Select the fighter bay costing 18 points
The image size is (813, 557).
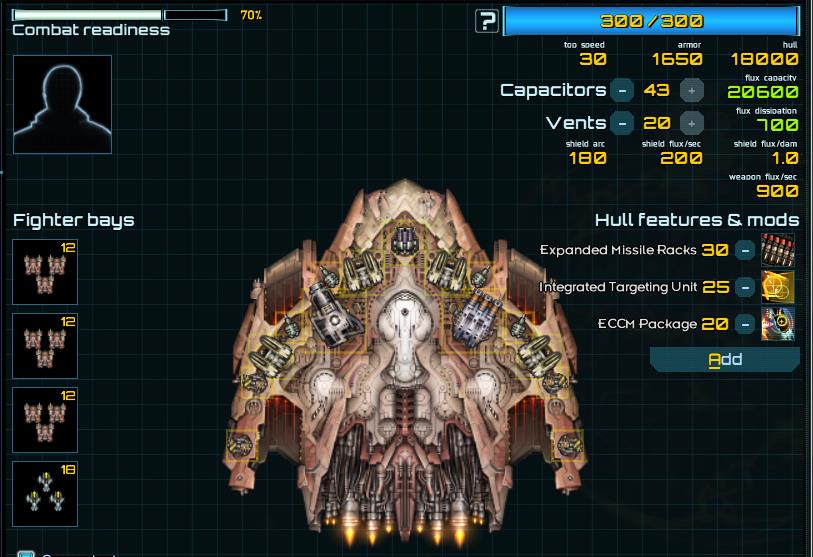click(45, 492)
